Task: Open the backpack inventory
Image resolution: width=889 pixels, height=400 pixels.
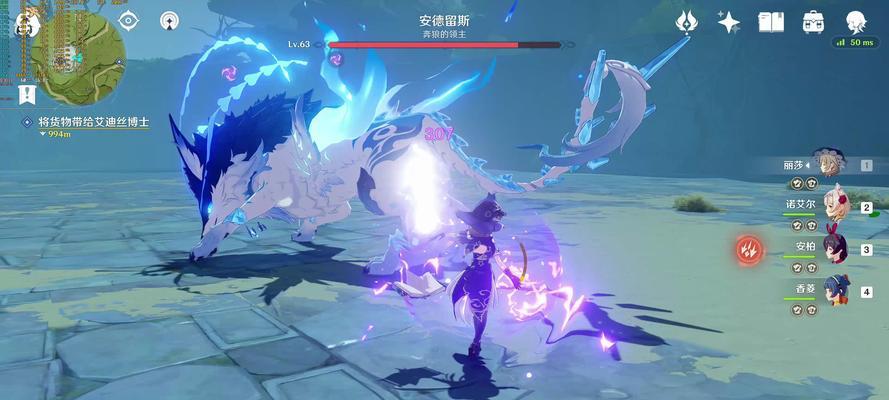Action: [813, 21]
